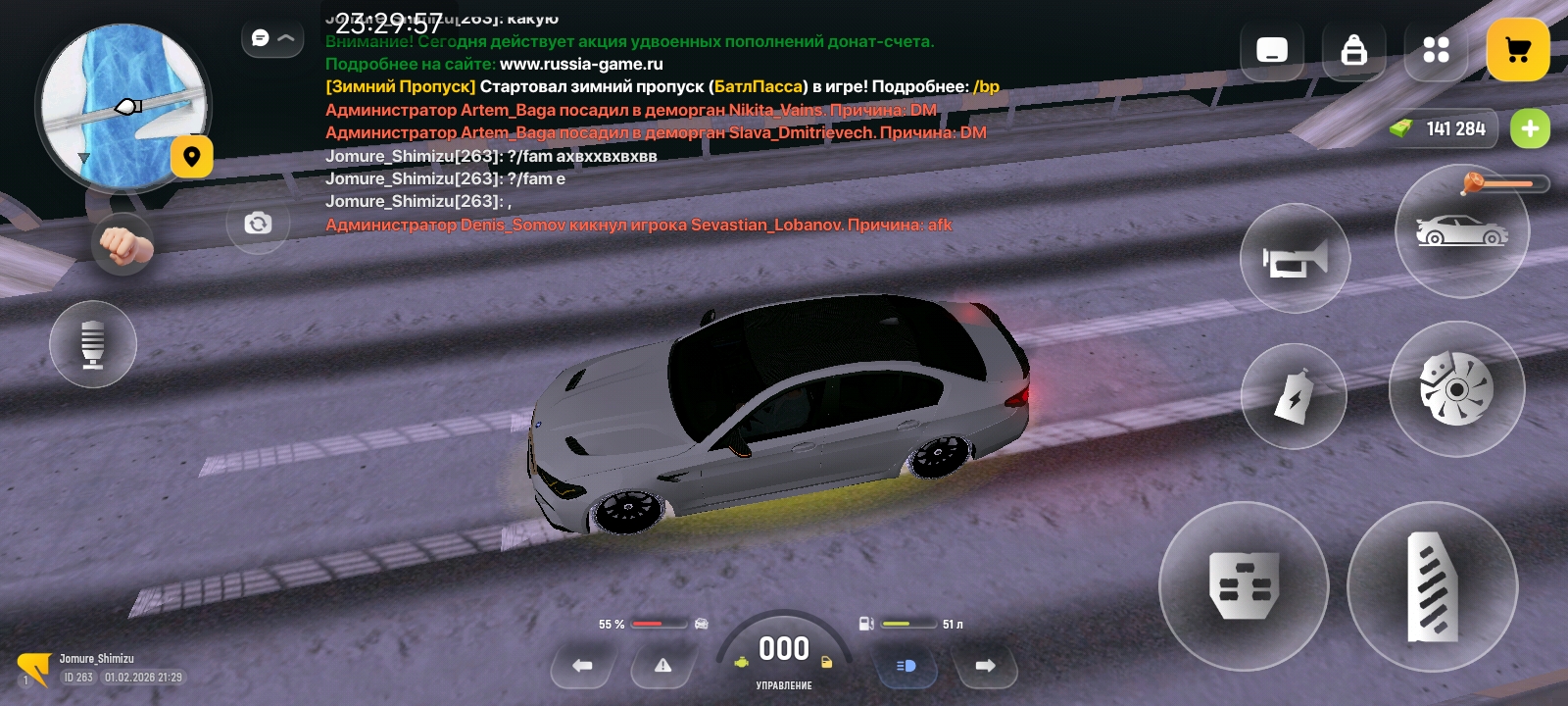This screenshot has width=1568, height=706.
Task: Open the circular minimap
Action: 122,106
